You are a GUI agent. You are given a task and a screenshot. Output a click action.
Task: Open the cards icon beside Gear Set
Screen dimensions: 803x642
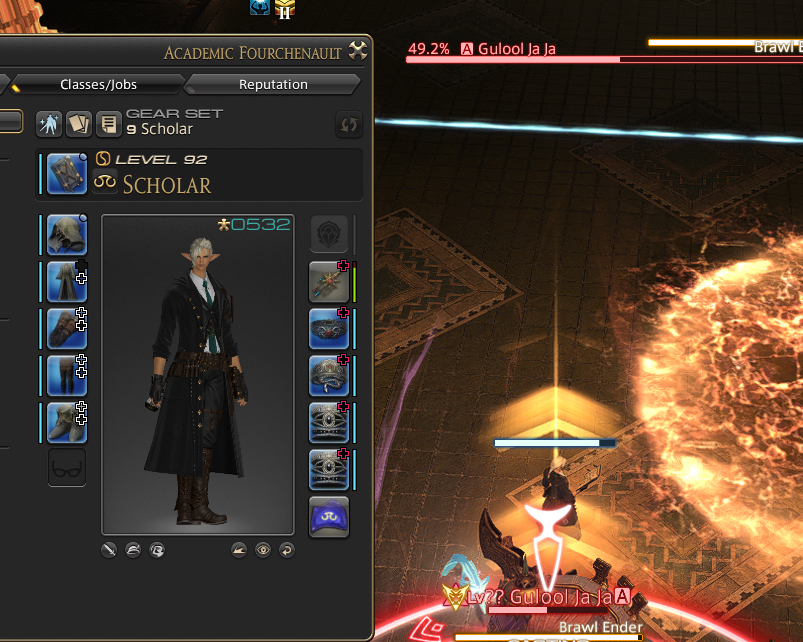point(77,124)
